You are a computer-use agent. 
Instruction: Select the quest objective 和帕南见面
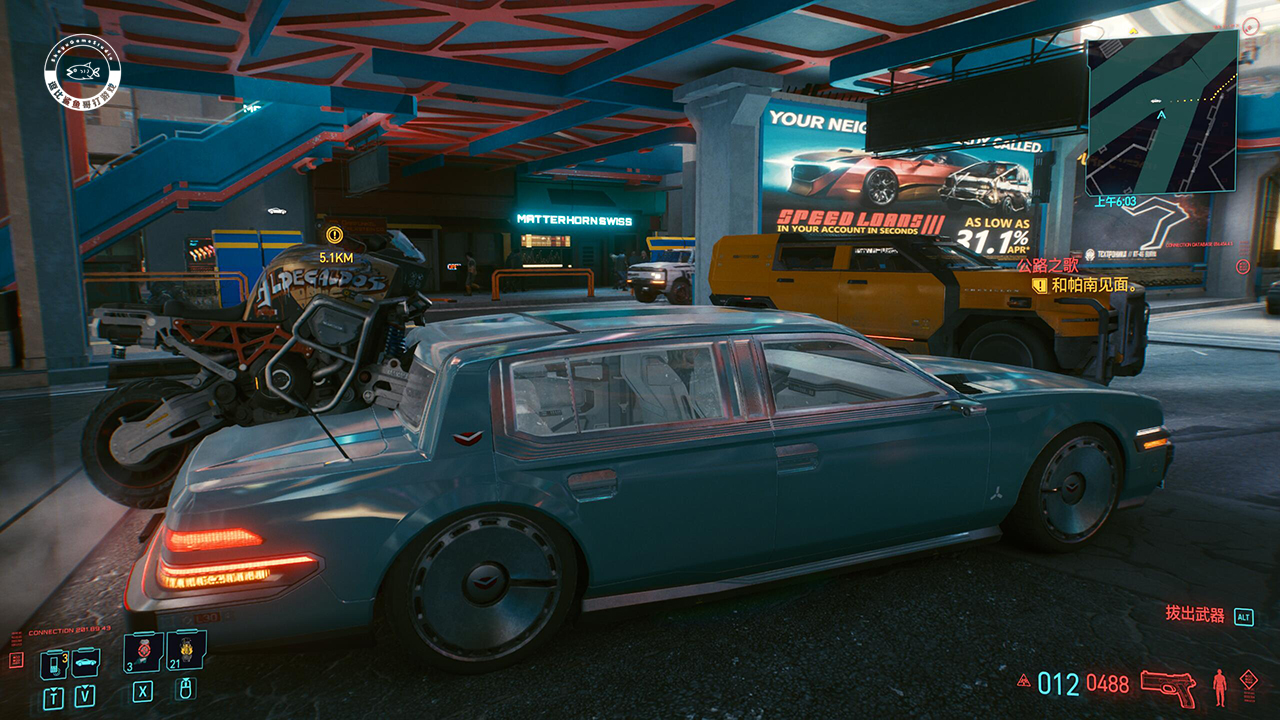1089,286
